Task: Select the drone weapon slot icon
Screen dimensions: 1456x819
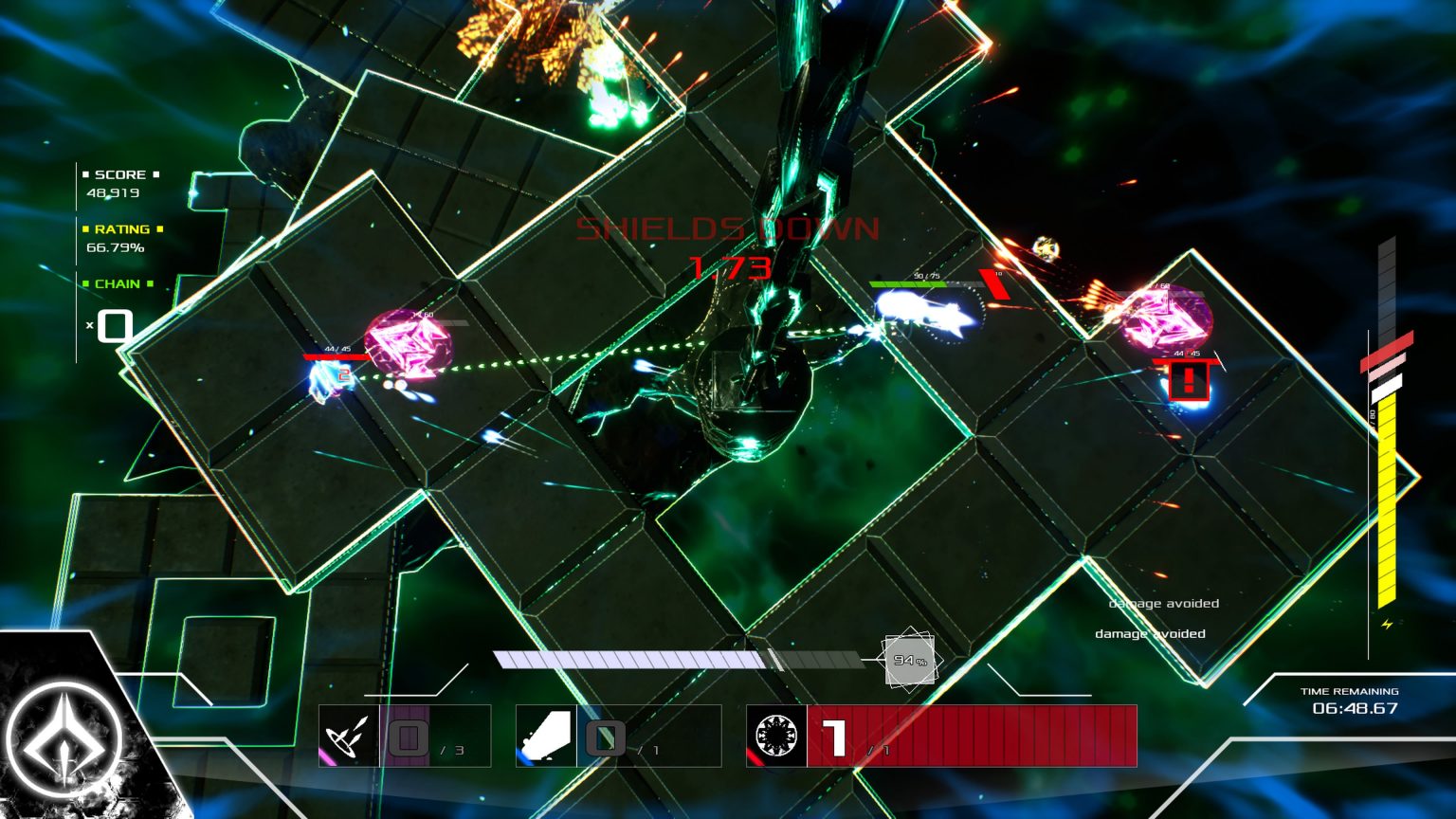Action: (351, 739)
